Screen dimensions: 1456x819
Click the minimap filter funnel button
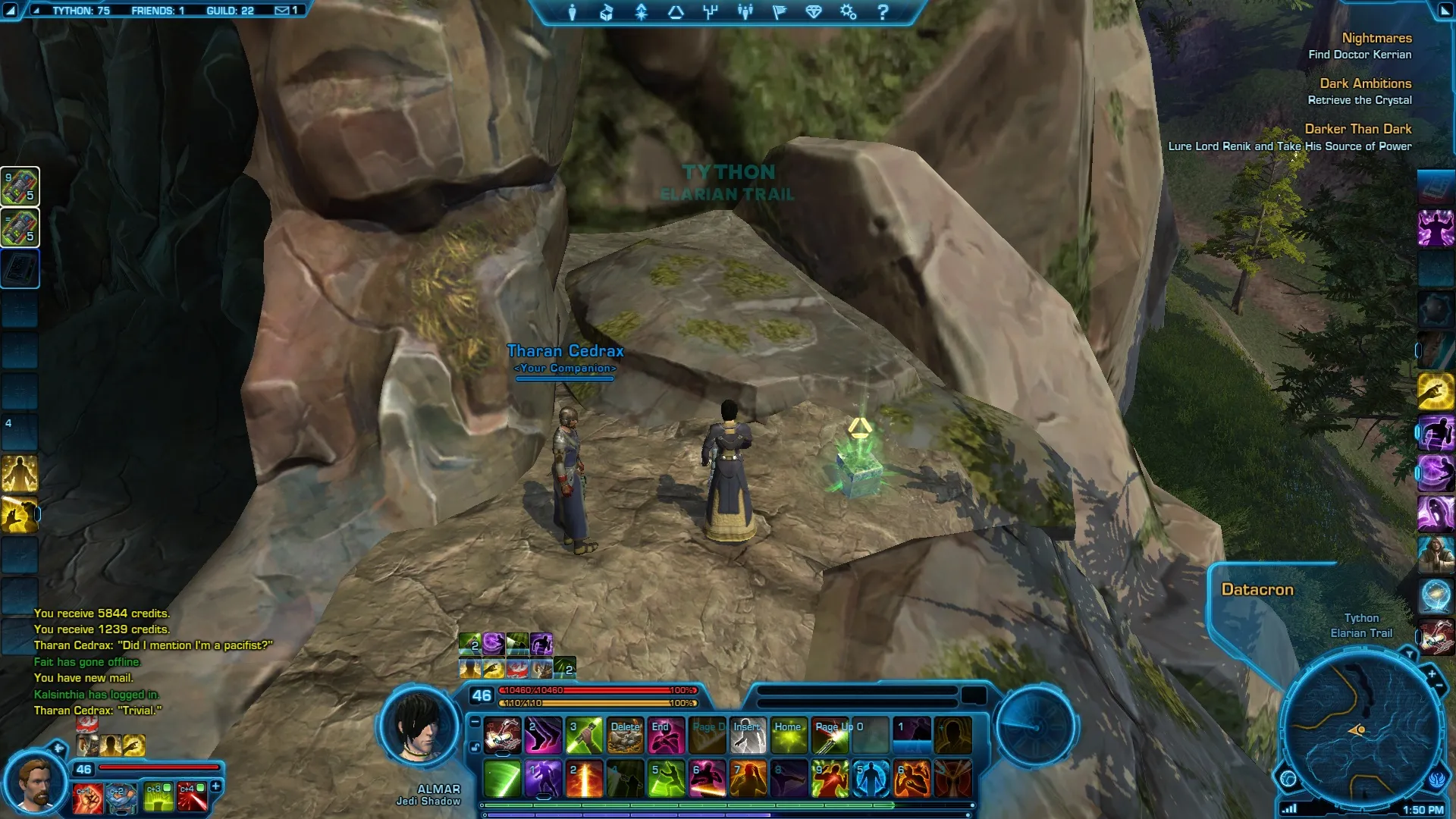[x=1409, y=654]
